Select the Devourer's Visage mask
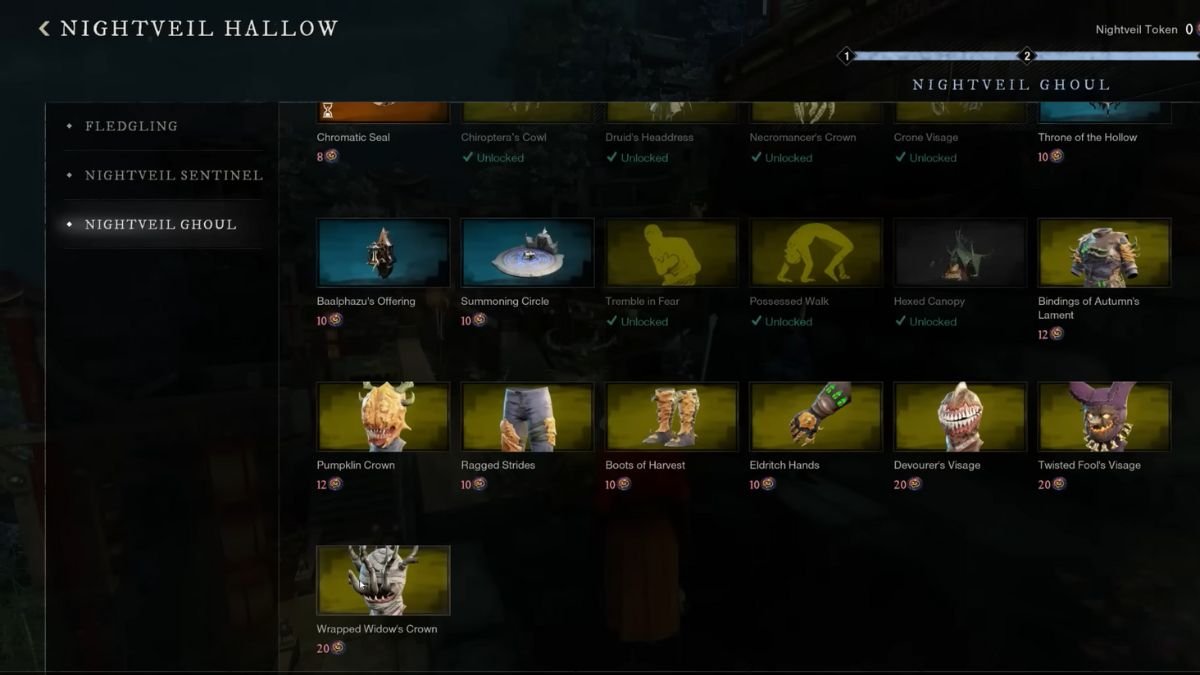 pos(959,417)
